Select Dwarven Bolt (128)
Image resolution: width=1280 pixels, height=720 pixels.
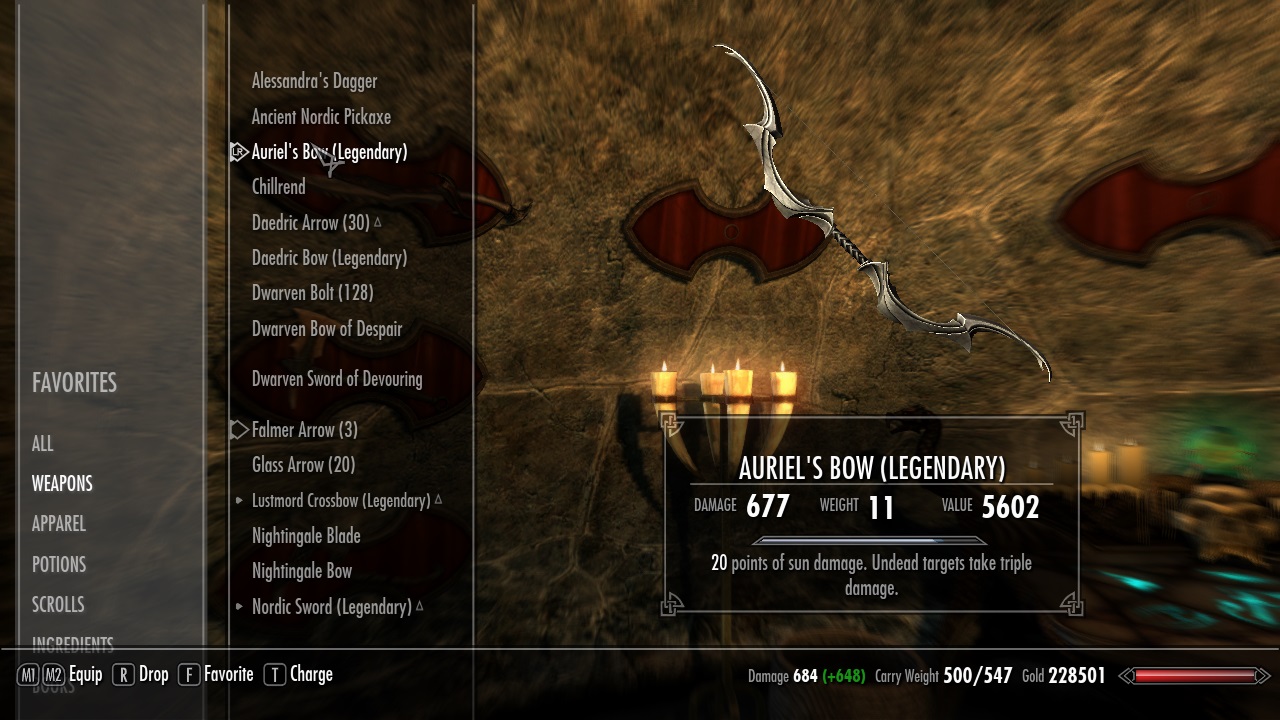coord(312,293)
